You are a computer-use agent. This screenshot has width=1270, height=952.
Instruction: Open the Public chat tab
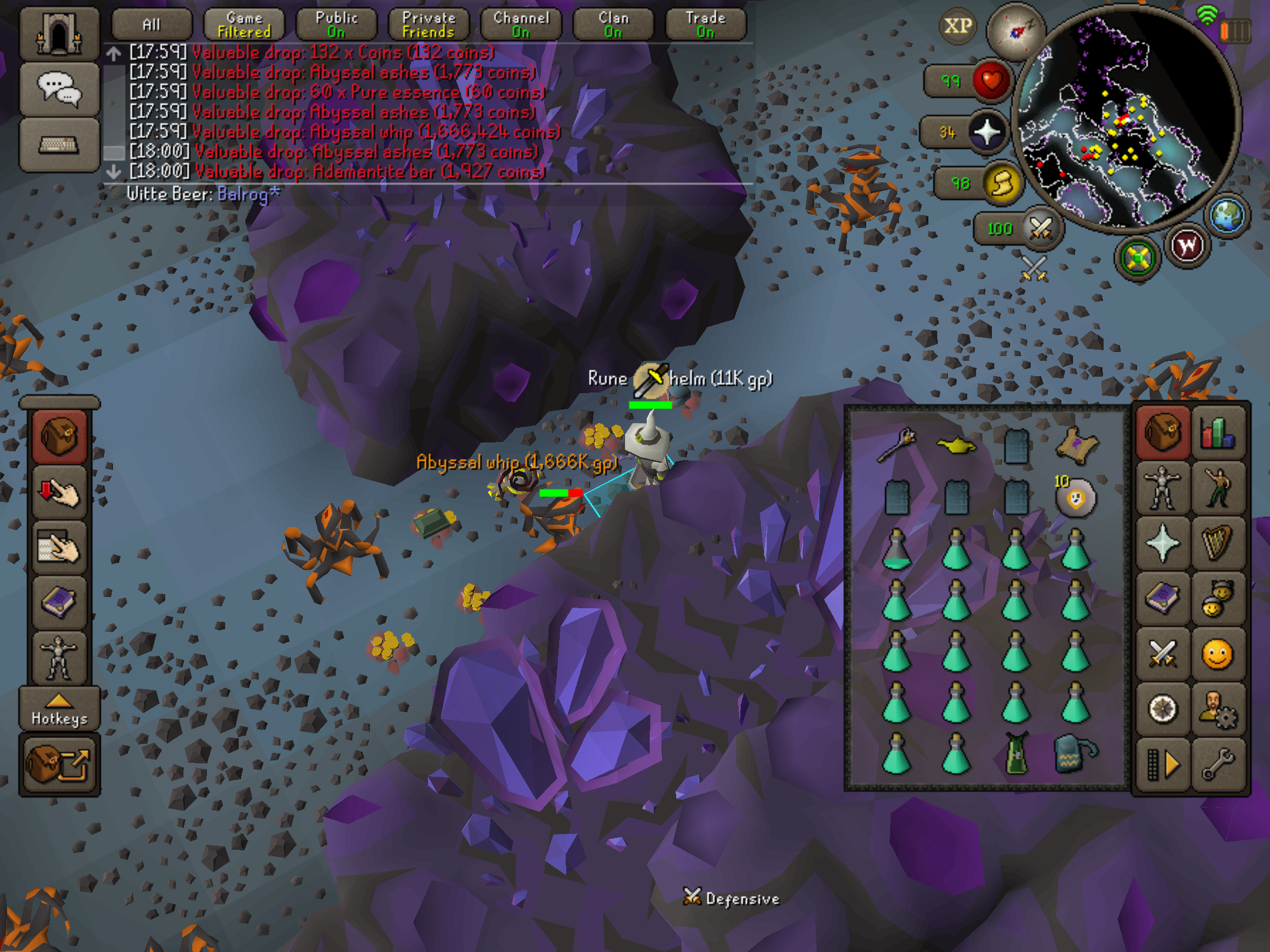point(336,25)
